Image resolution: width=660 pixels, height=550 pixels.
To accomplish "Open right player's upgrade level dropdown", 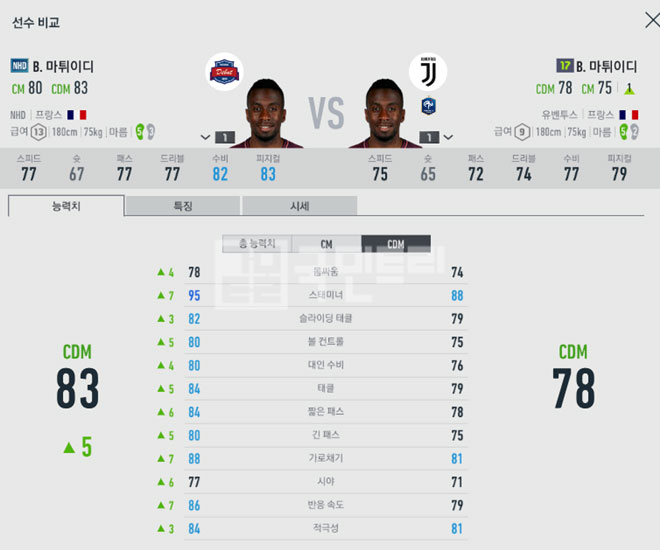I will pyautogui.click(x=437, y=136).
